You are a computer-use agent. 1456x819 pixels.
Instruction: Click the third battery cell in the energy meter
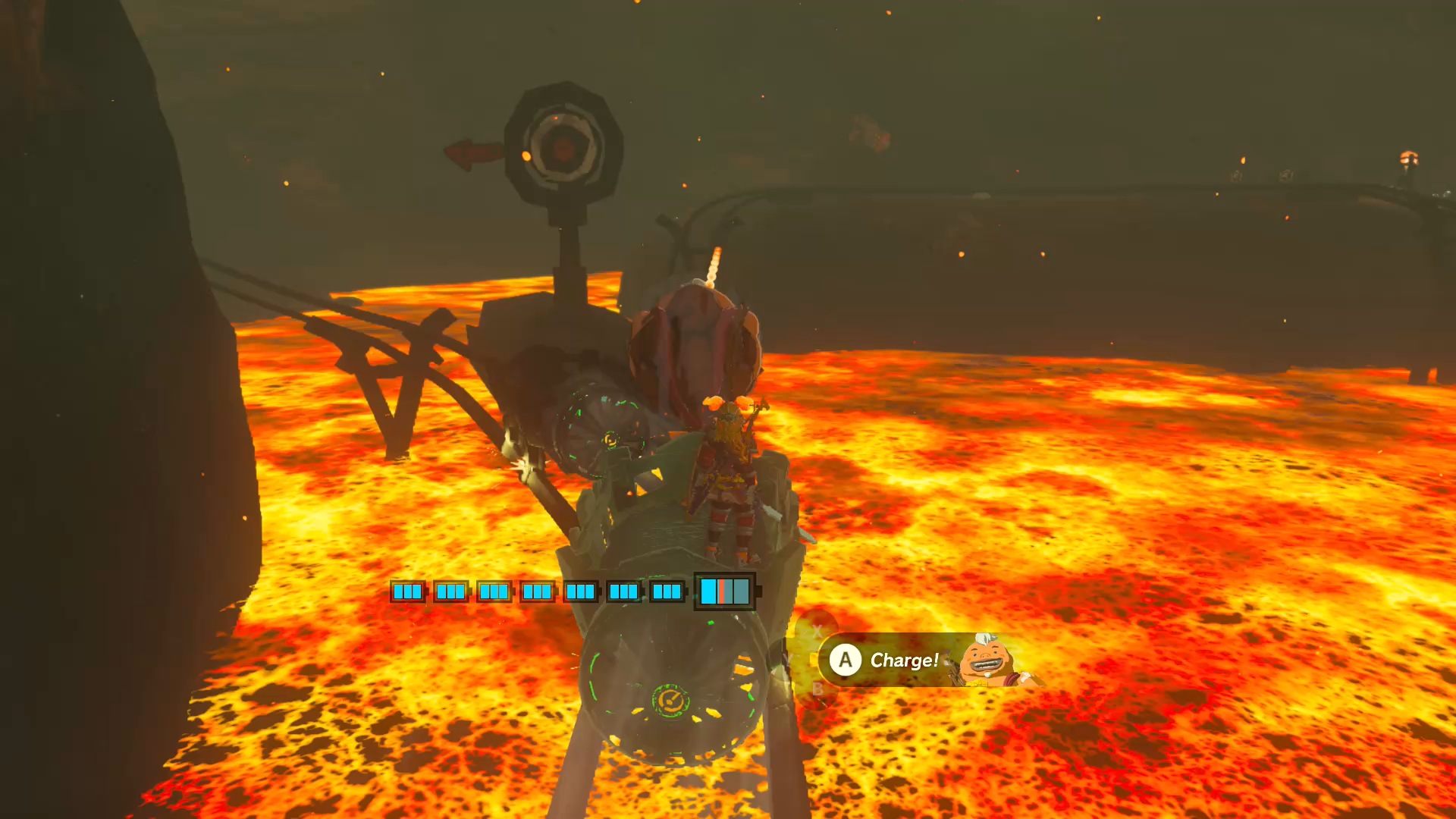(x=494, y=591)
